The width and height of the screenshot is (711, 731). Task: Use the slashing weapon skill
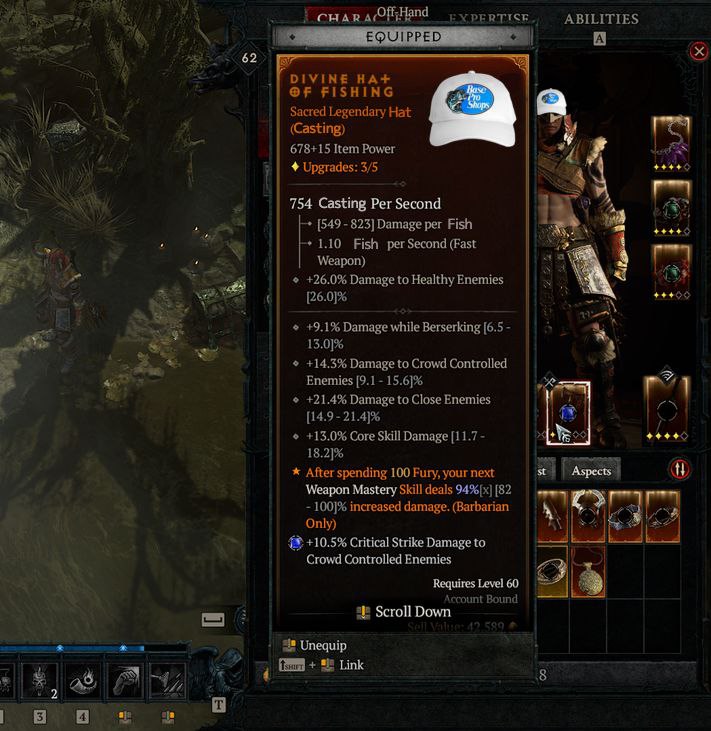(167, 683)
